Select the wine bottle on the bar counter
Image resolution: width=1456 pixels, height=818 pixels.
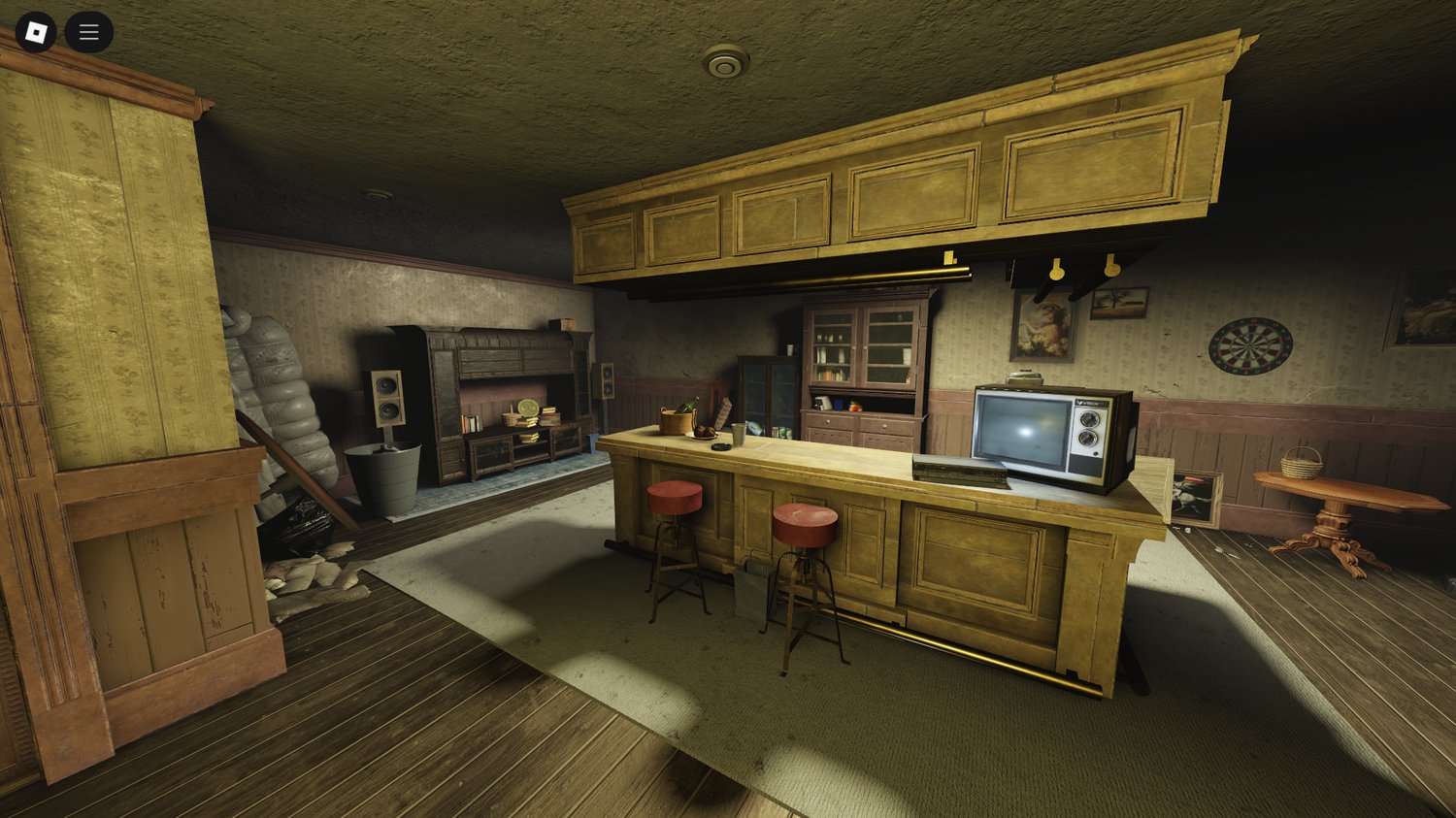point(688,404)
